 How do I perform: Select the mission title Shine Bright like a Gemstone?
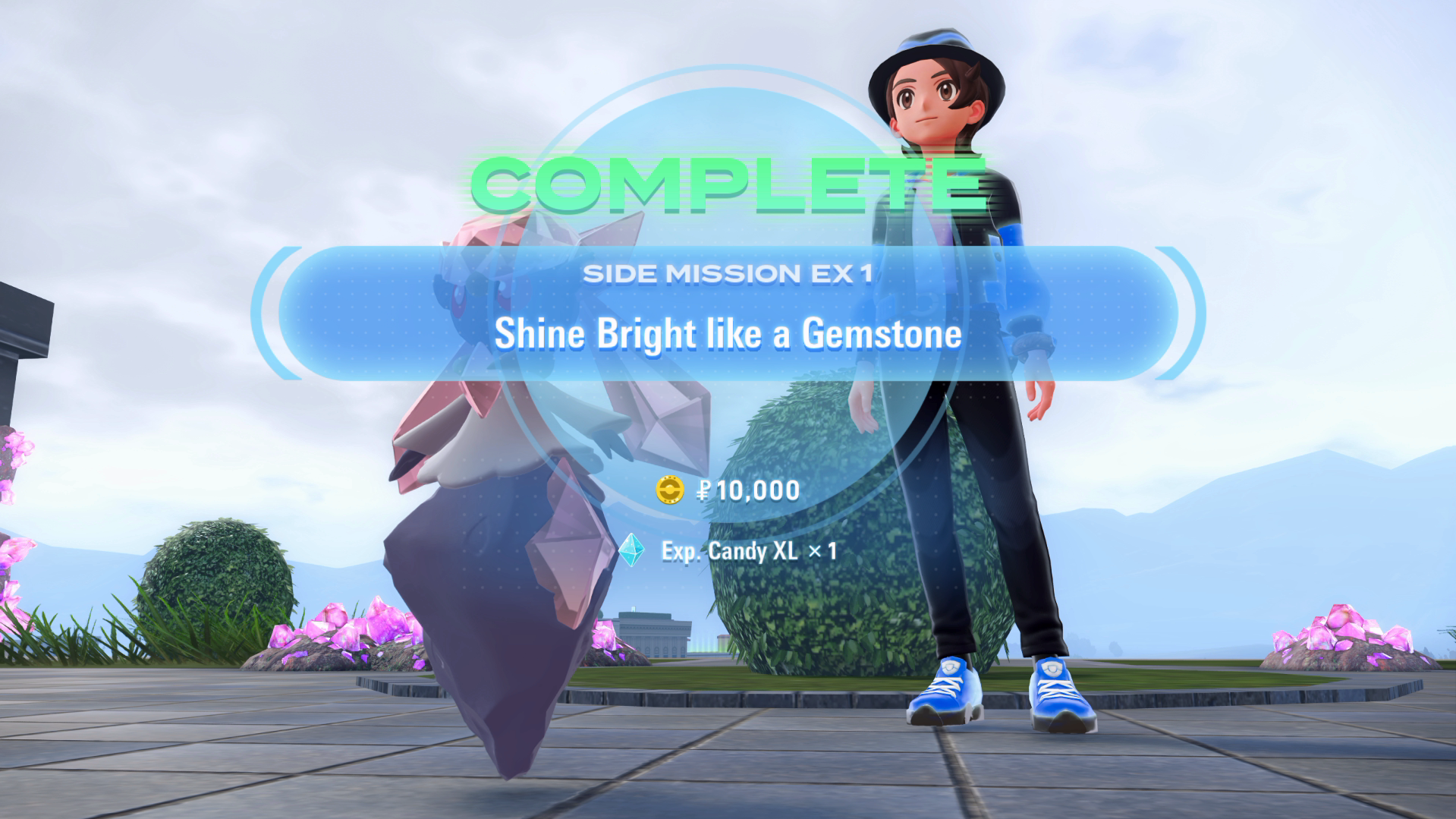[x=727, y=332]
